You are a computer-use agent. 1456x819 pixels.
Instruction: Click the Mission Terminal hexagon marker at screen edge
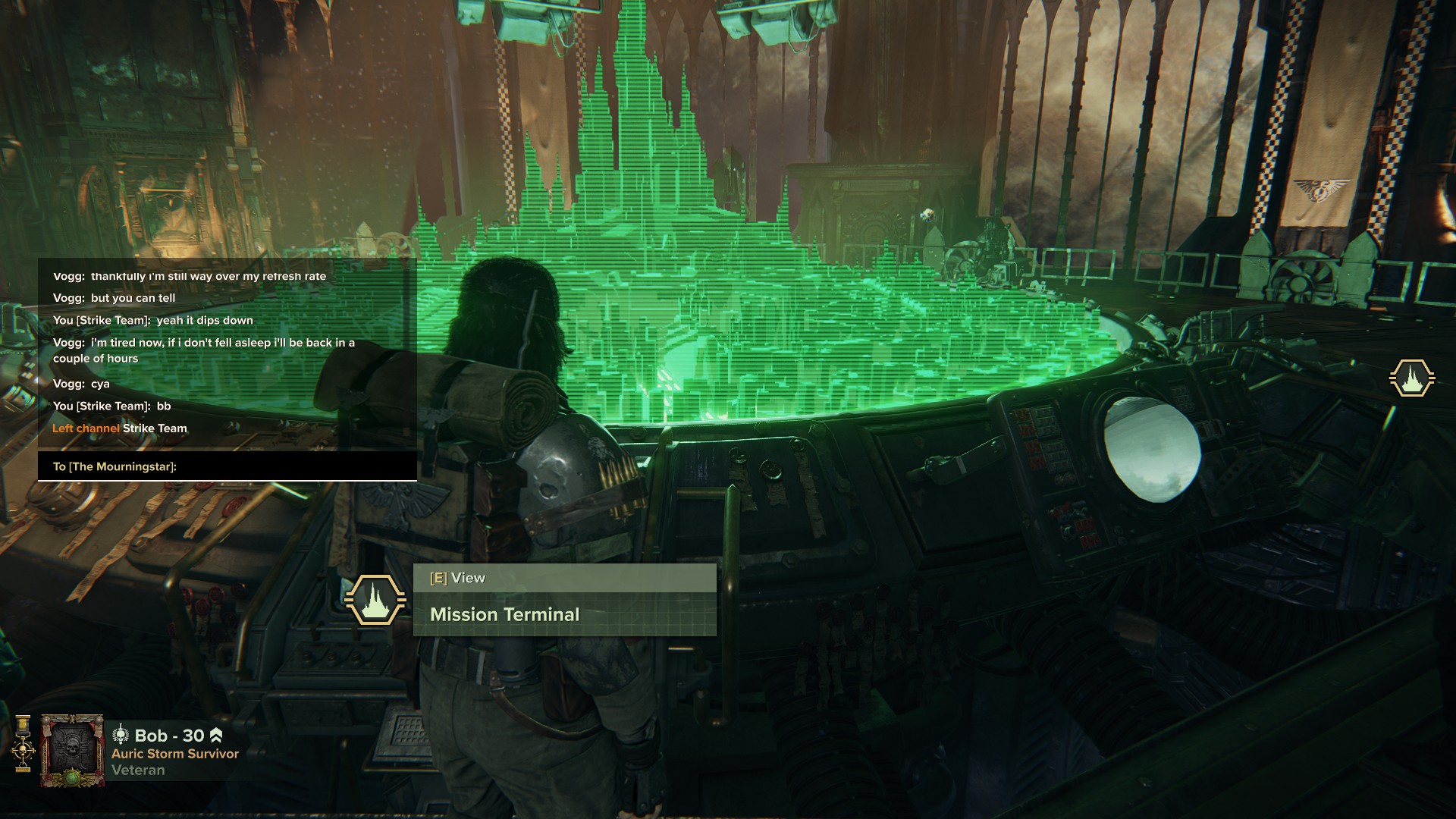[1411, 378]
